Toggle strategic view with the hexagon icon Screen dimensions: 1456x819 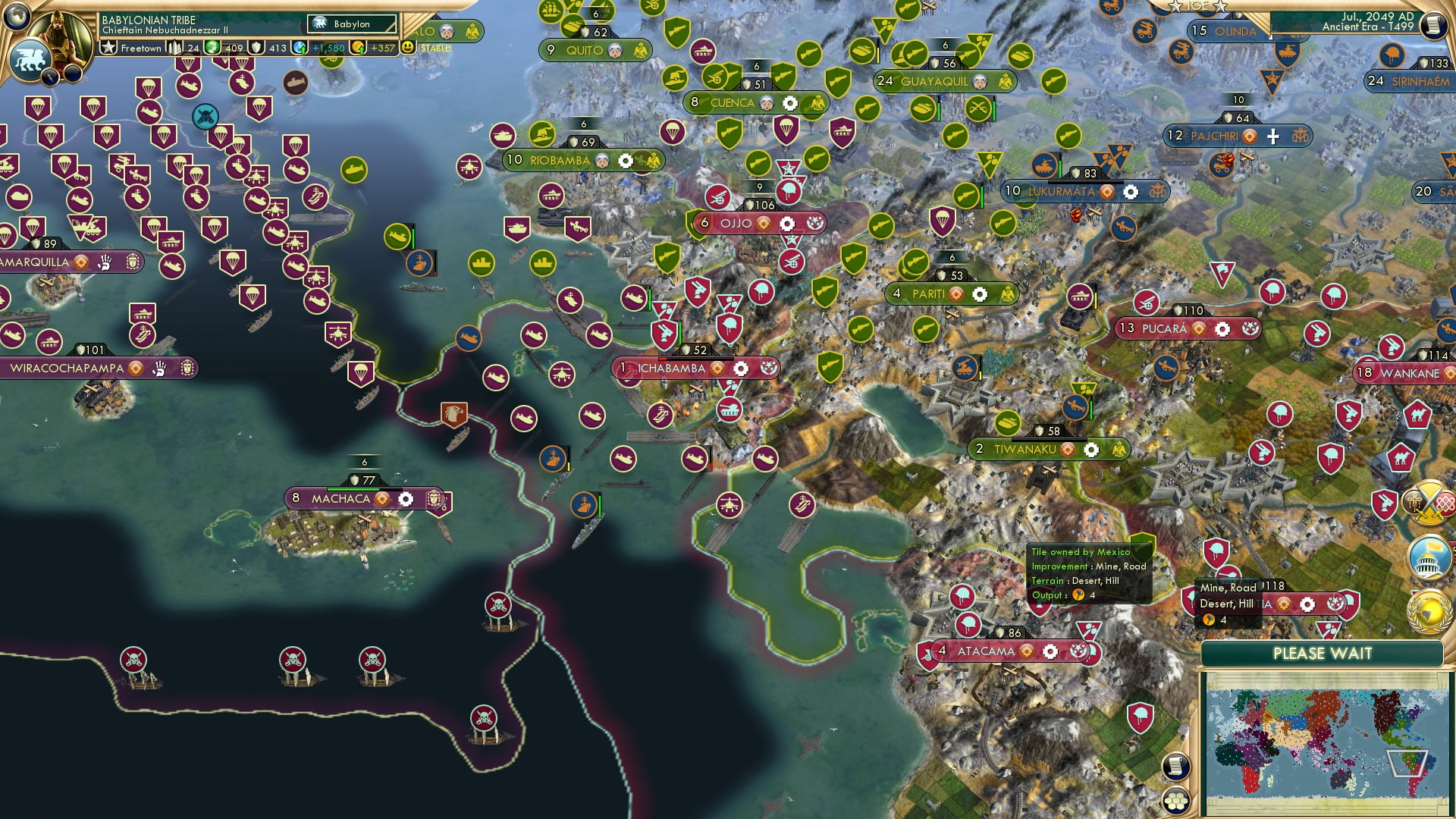(x=1176, y=800)
